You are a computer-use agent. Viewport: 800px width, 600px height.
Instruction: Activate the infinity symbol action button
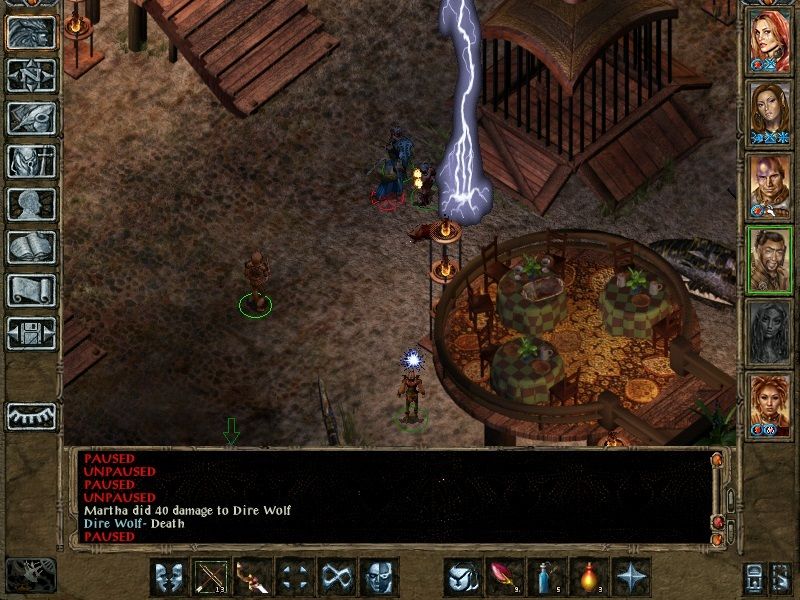[x=337, y=577]
